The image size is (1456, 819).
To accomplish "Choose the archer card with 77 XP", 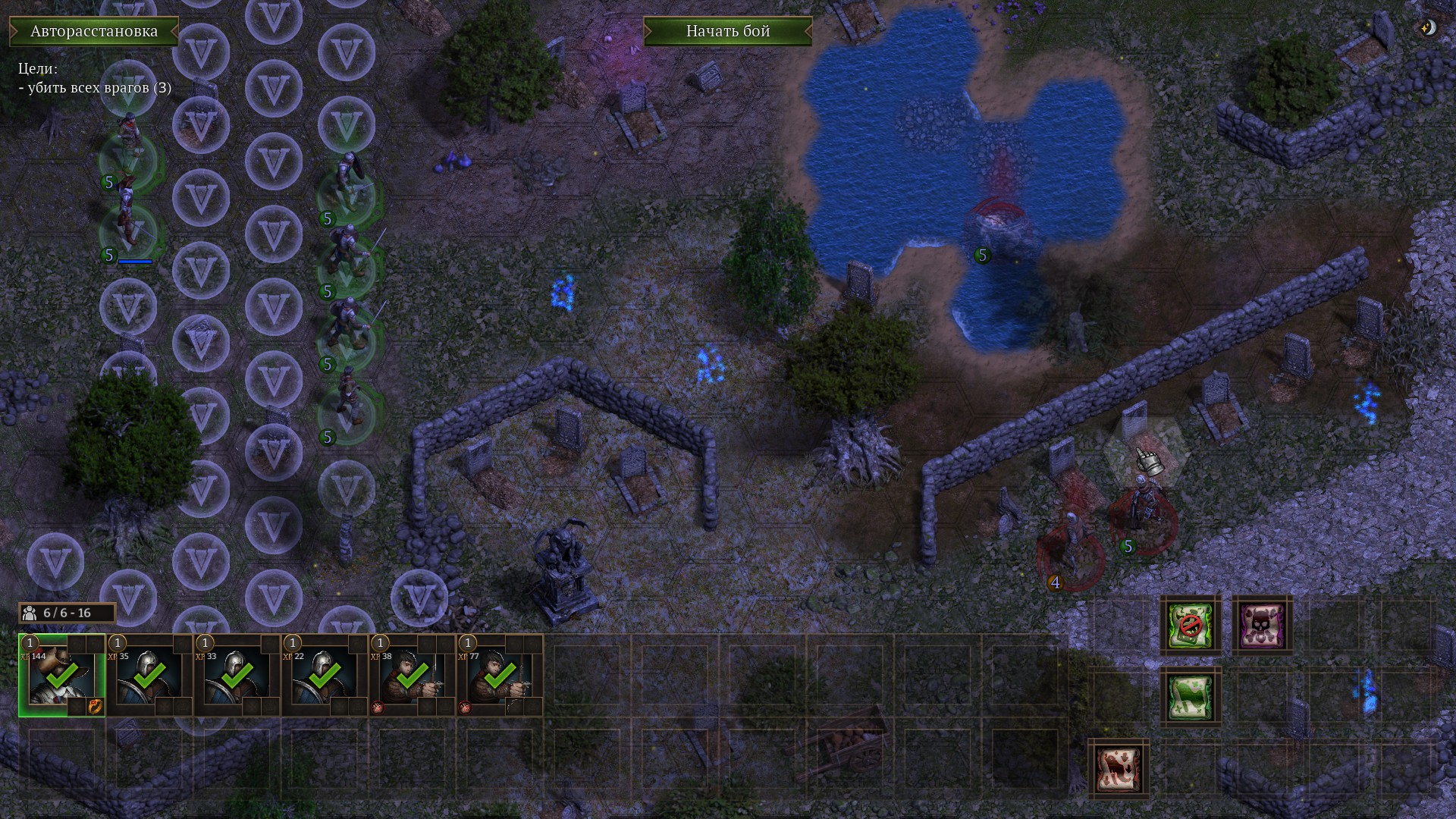I will click(500, 674).
